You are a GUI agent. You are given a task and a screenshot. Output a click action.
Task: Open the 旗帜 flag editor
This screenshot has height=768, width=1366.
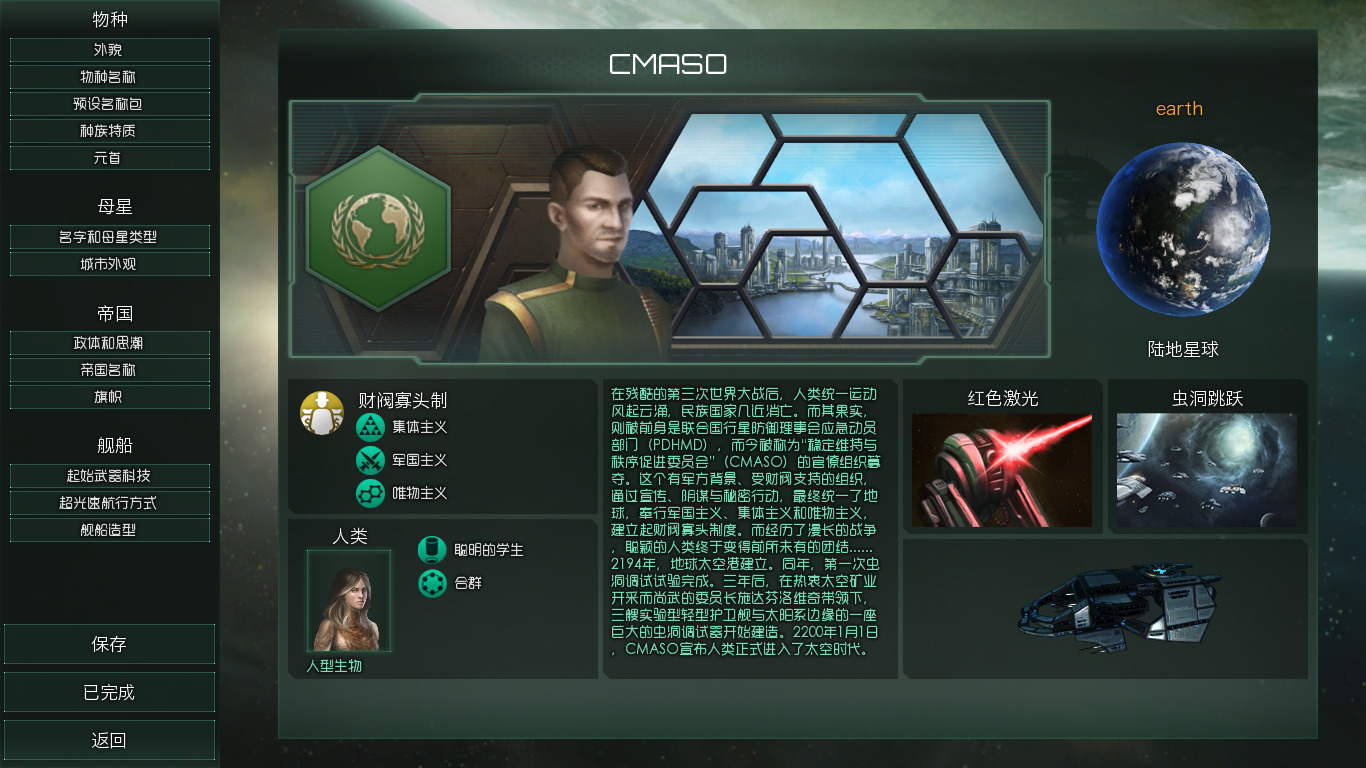tap(109, 398)
